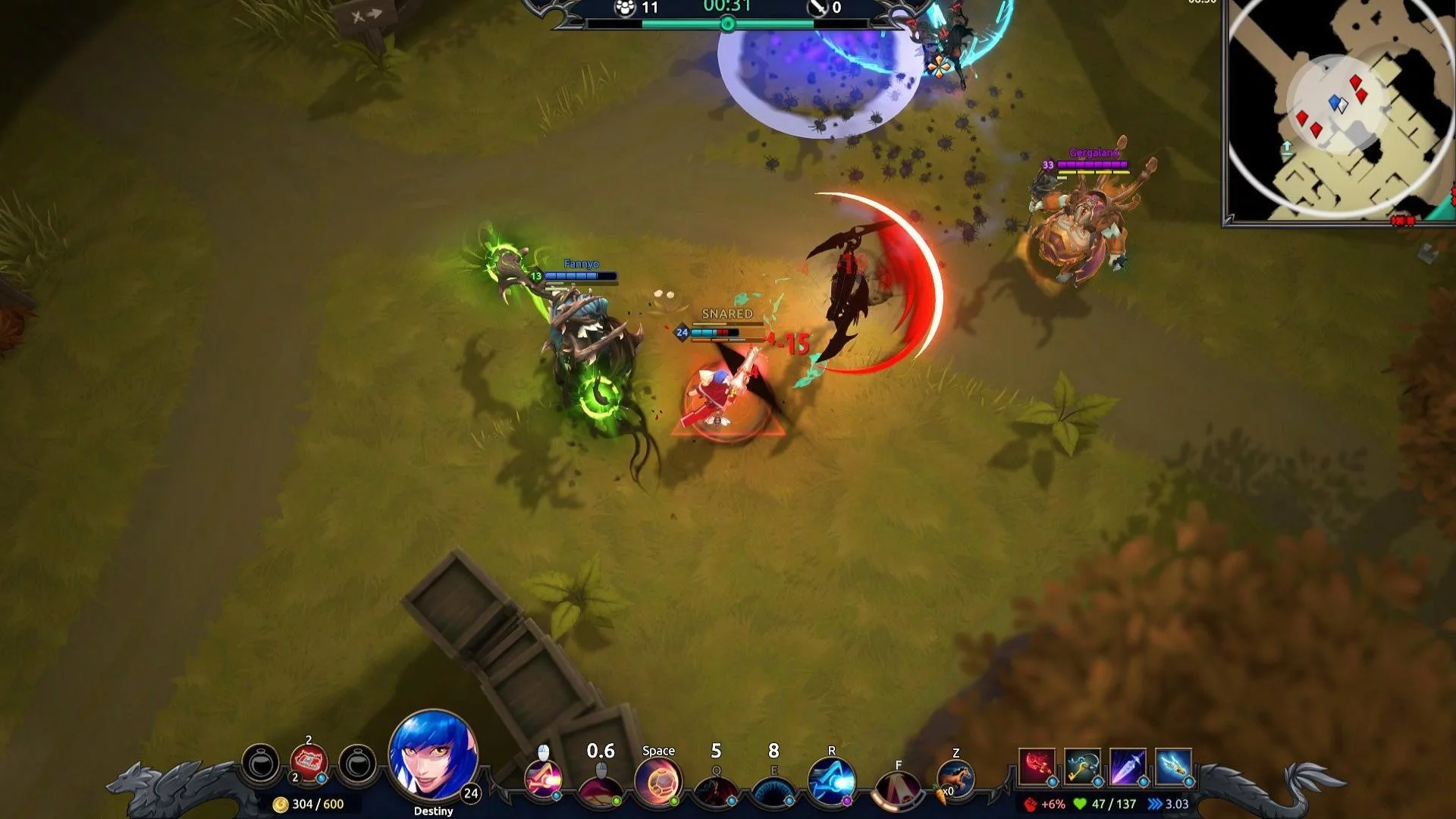Trigger the Space orb ability
Screen dimensions: 1456x819
[657, 782]
